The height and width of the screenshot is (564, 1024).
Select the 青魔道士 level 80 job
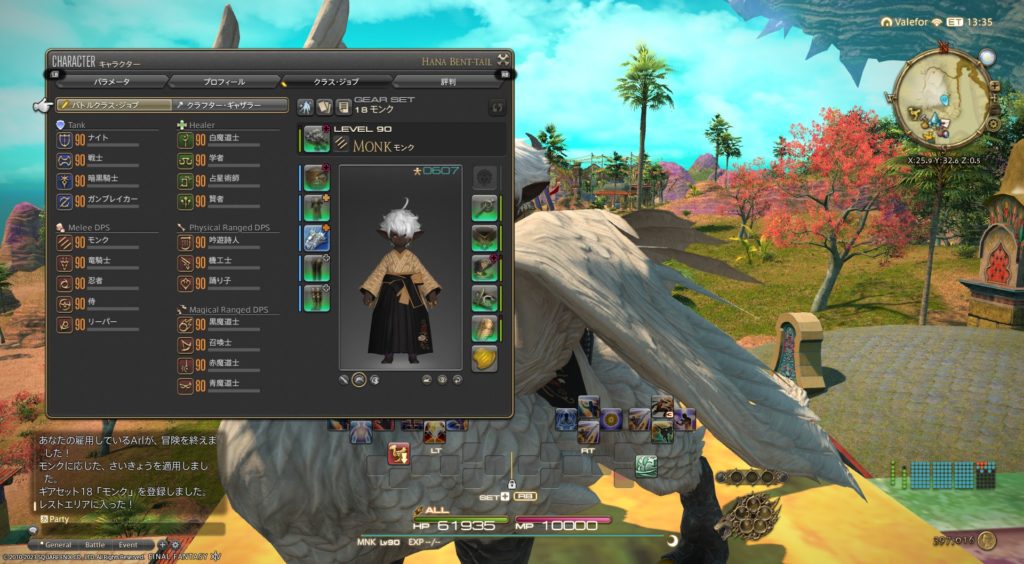(x=222, y=385)
